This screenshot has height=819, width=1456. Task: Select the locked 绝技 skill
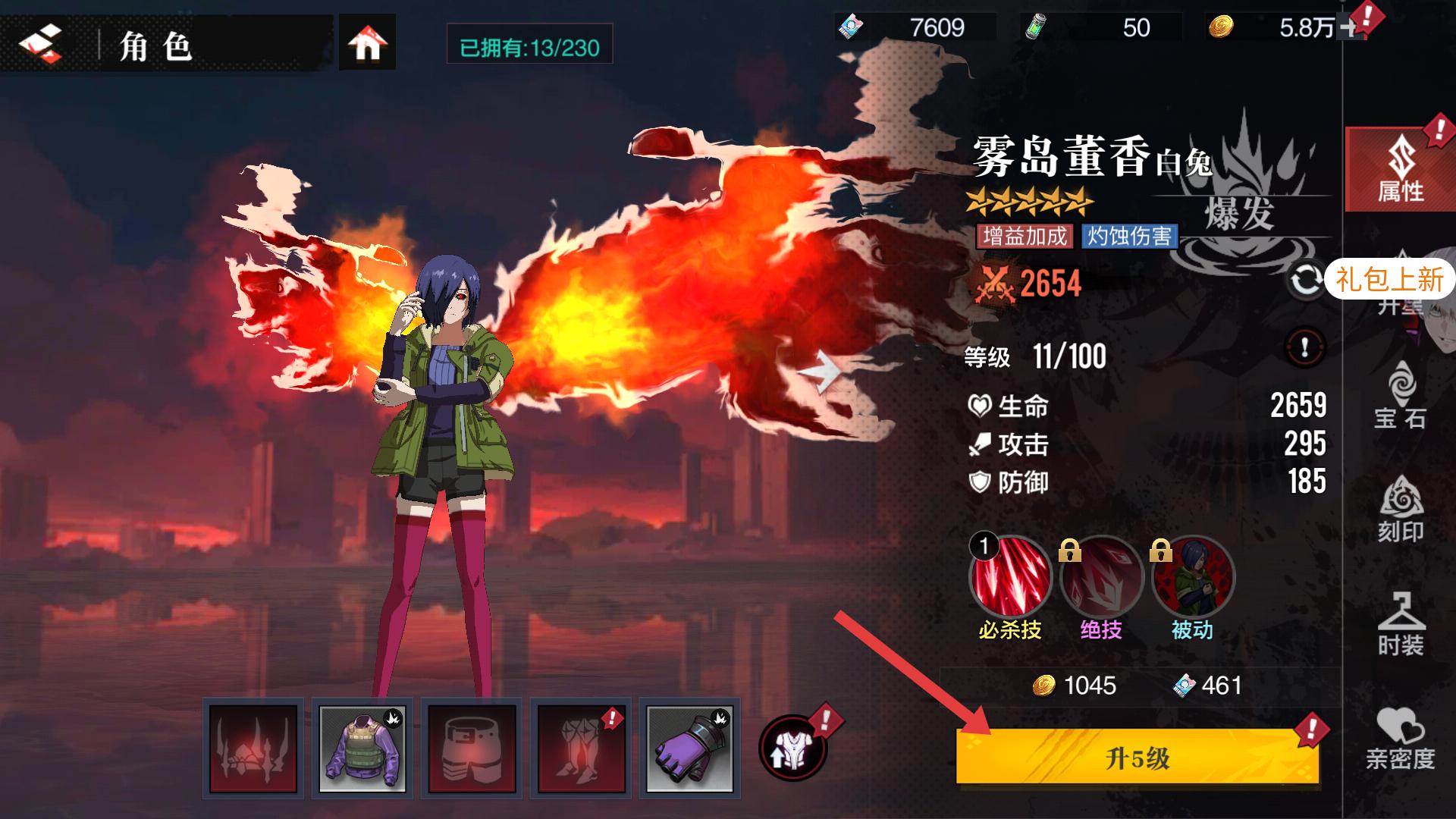click(x=1101, y=578)
